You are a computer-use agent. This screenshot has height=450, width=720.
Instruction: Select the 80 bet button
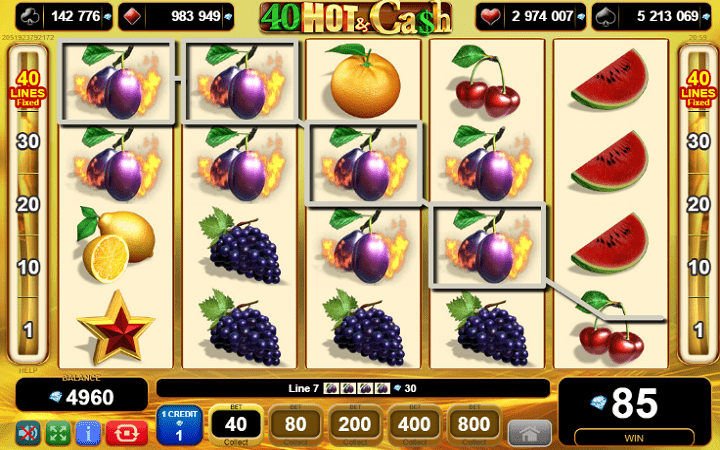click(x=296, y=424)
